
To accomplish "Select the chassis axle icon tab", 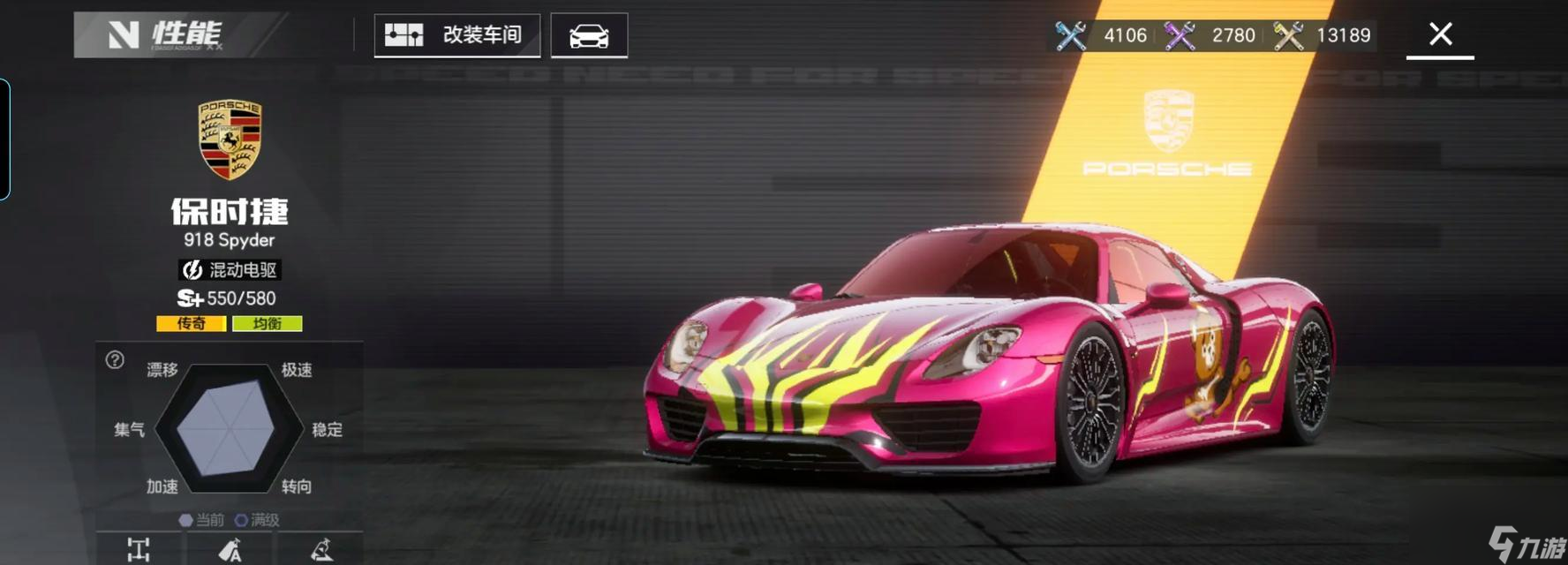I will (x=139, y=549).
